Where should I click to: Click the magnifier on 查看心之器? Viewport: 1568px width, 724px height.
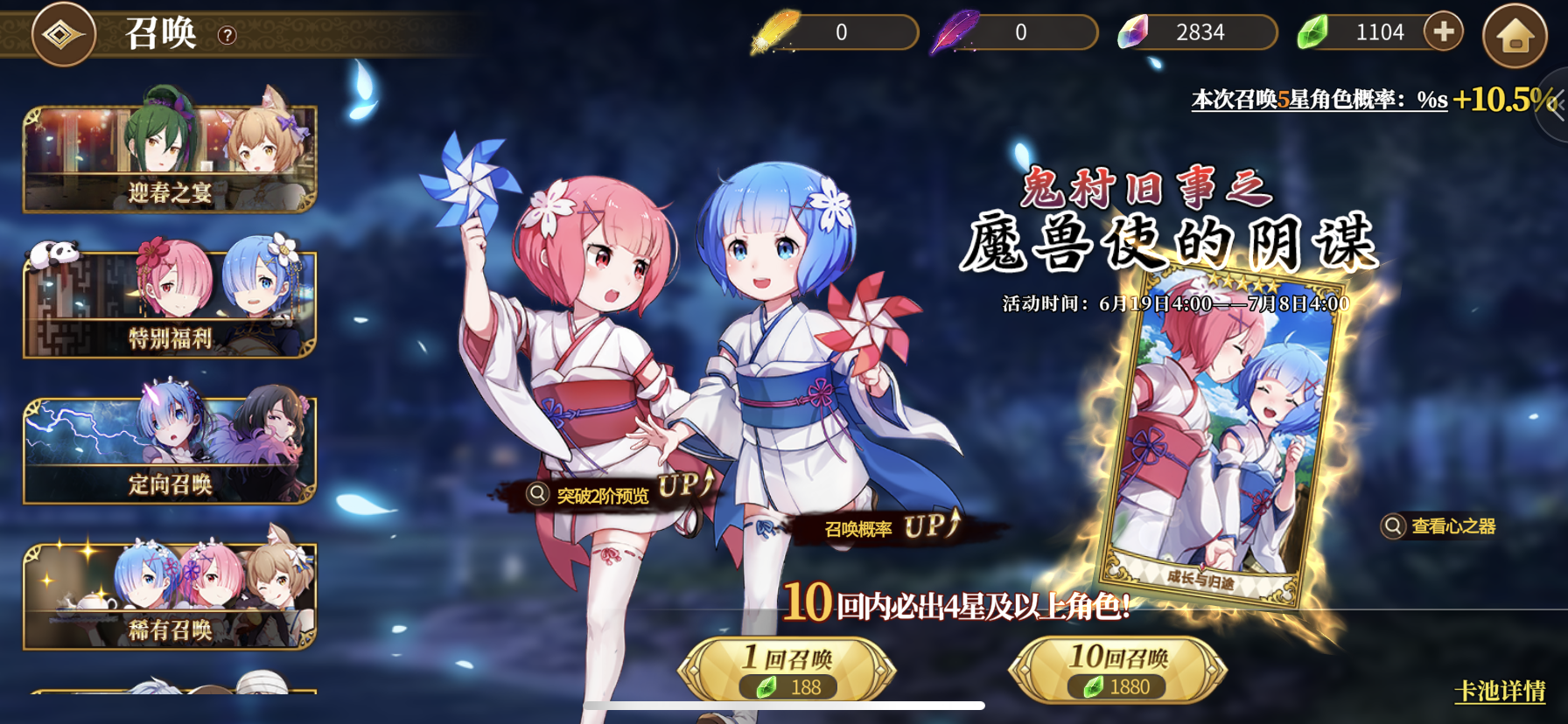(x=1393, y=526)
